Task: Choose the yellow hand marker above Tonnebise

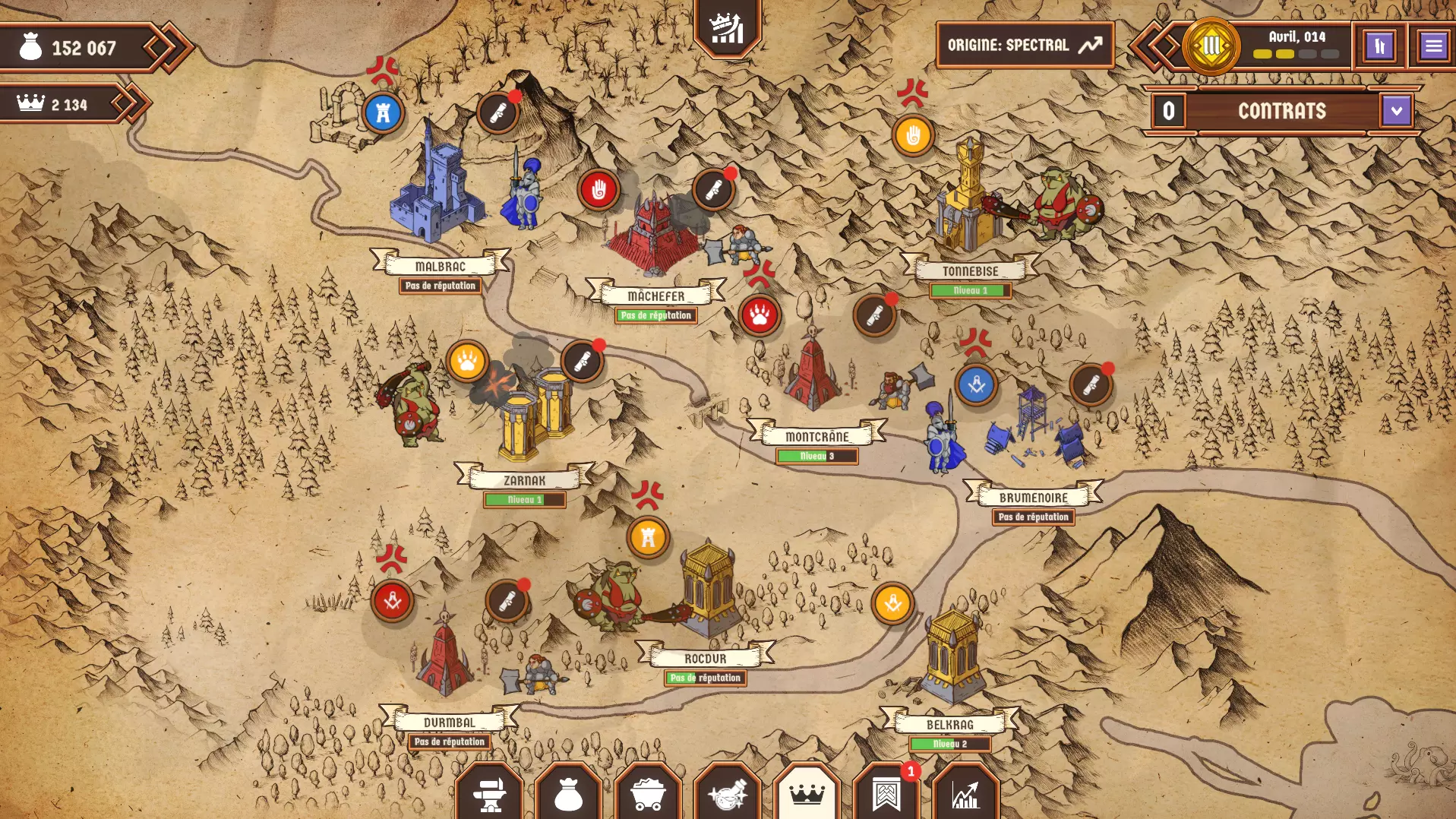Action: point(913,136)
